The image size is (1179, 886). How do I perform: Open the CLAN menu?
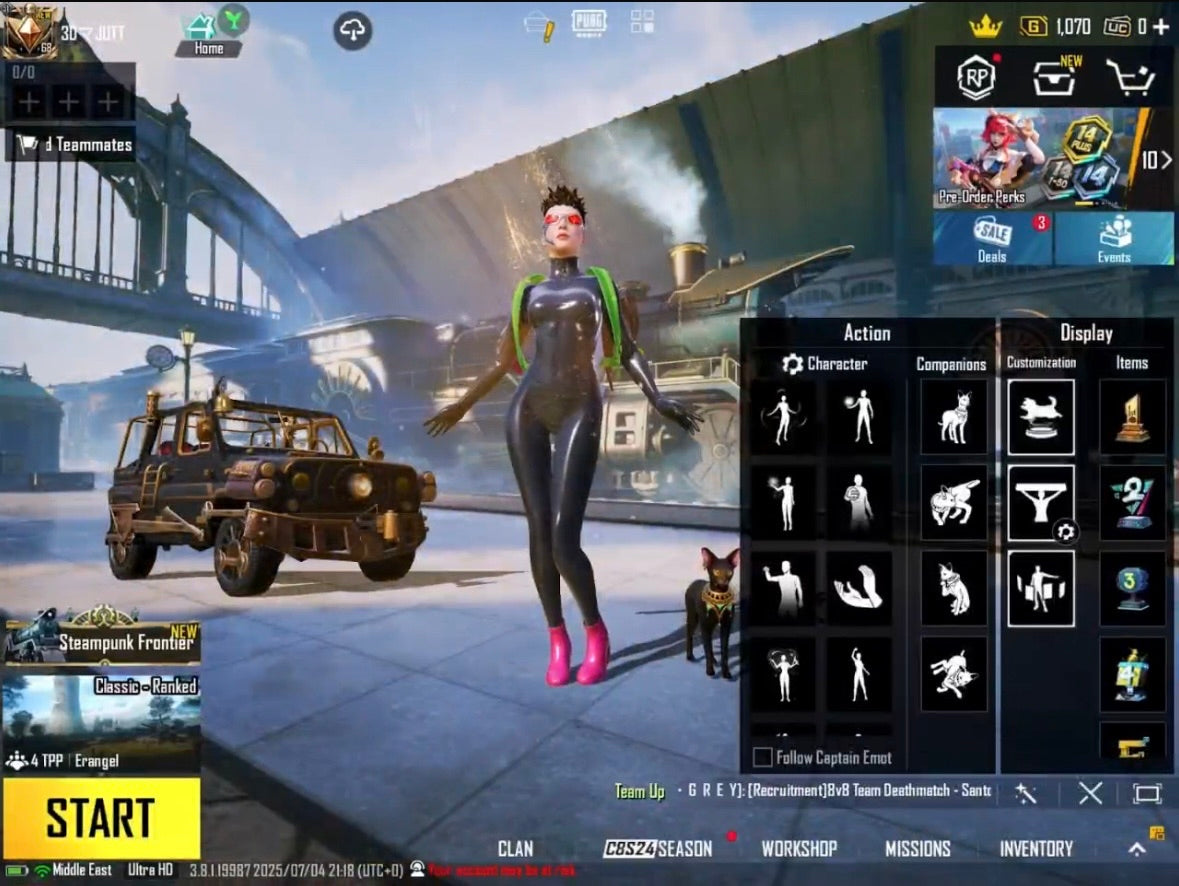(x=515, y=849)
